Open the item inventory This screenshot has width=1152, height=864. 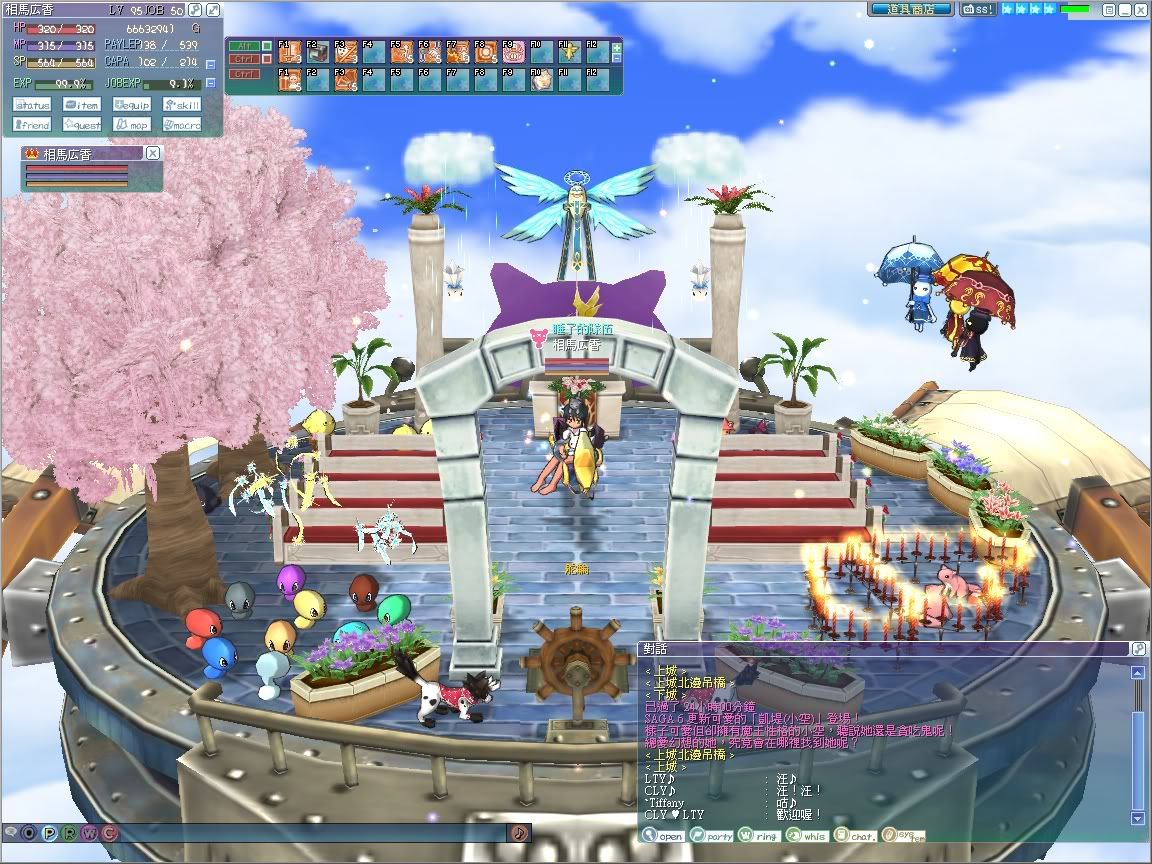point(82,105)
